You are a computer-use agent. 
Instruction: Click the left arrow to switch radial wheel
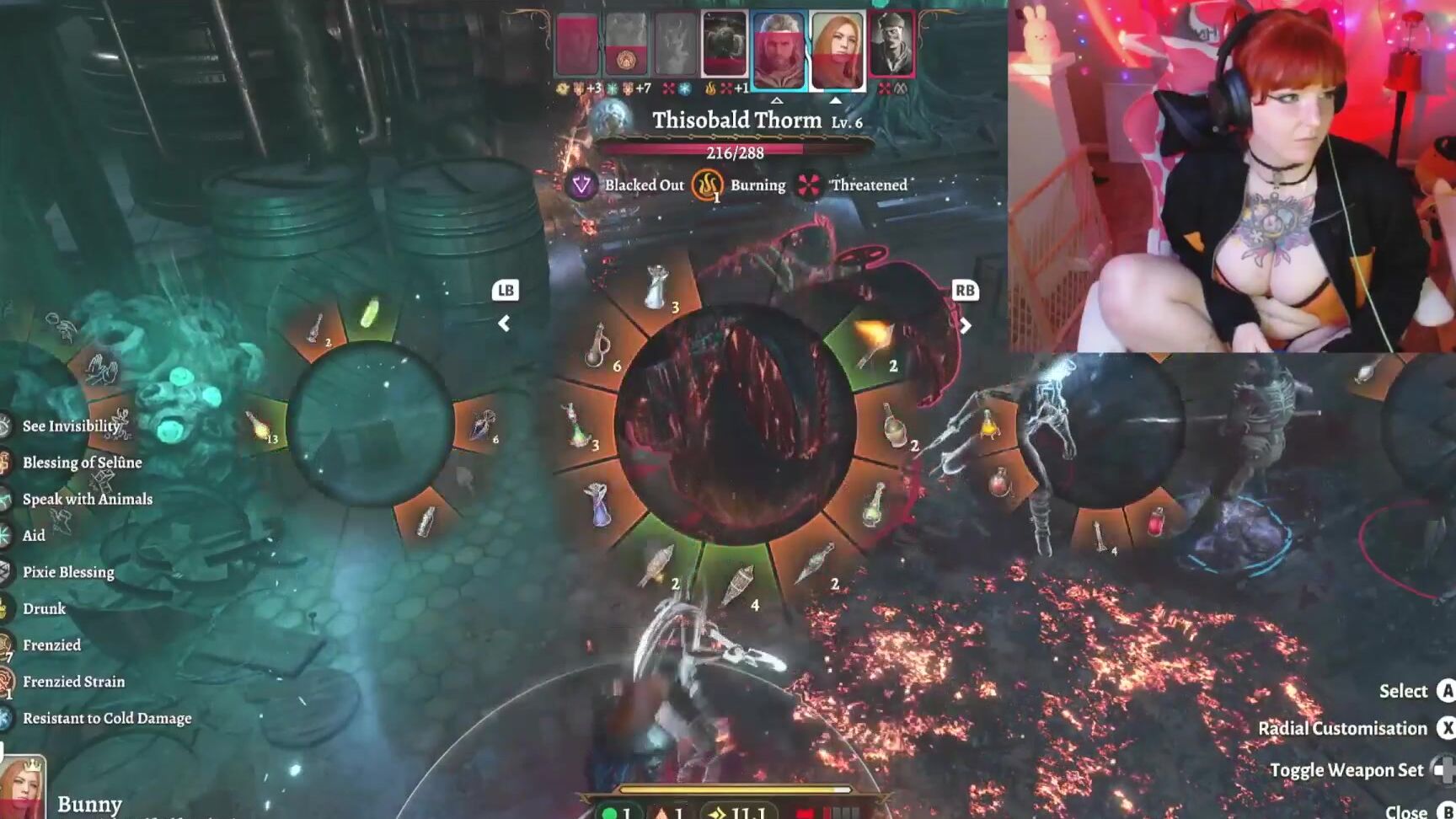(x=505, y=324)
